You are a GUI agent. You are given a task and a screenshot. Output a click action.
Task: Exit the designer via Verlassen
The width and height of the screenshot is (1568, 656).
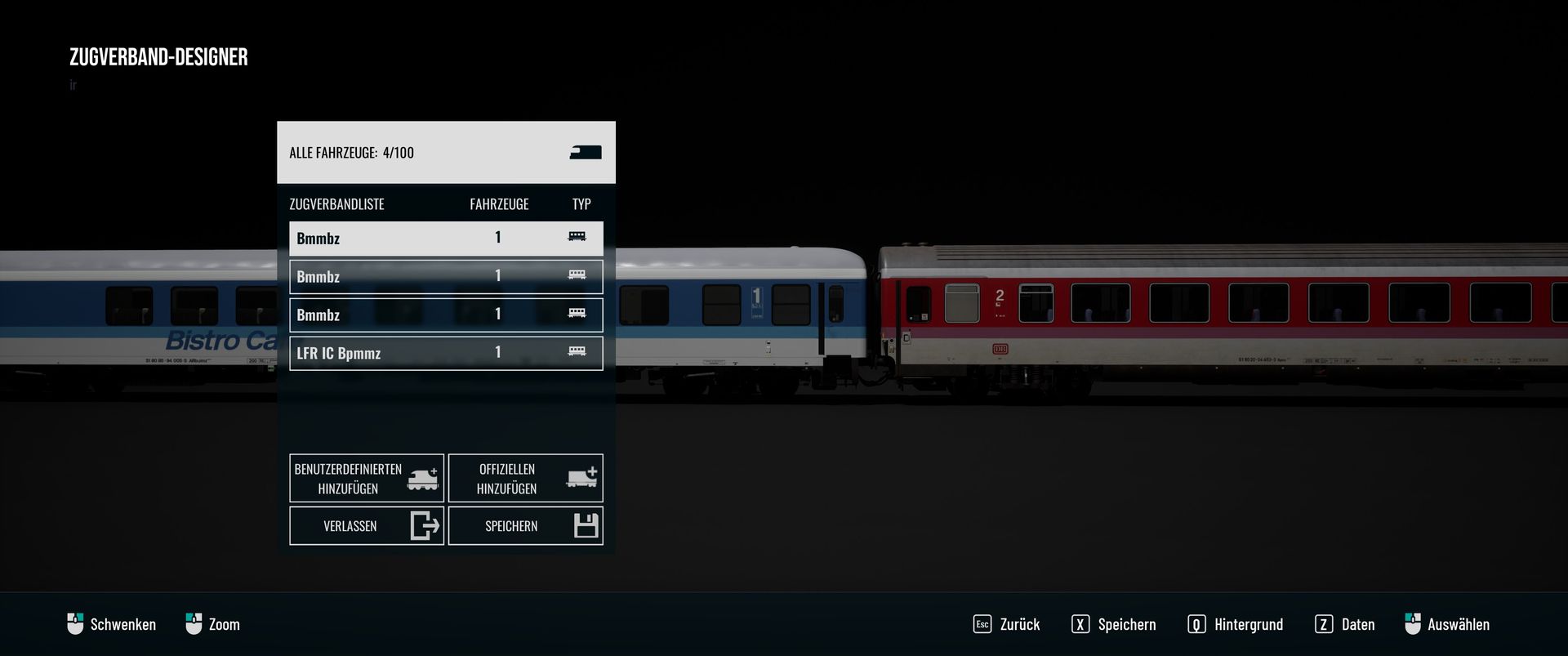tap(367, 525)
